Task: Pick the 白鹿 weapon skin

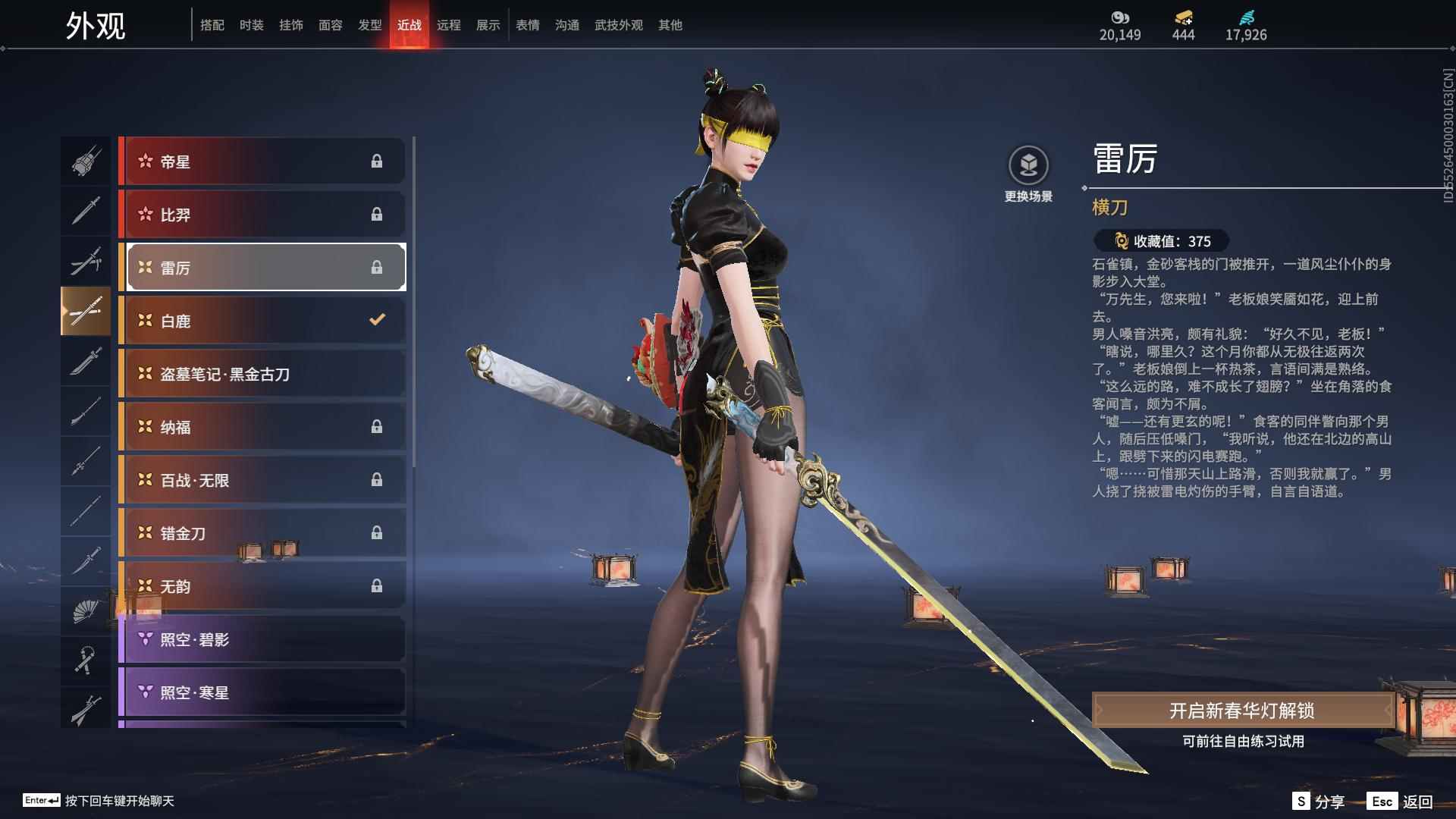Action: click(262, 321)
